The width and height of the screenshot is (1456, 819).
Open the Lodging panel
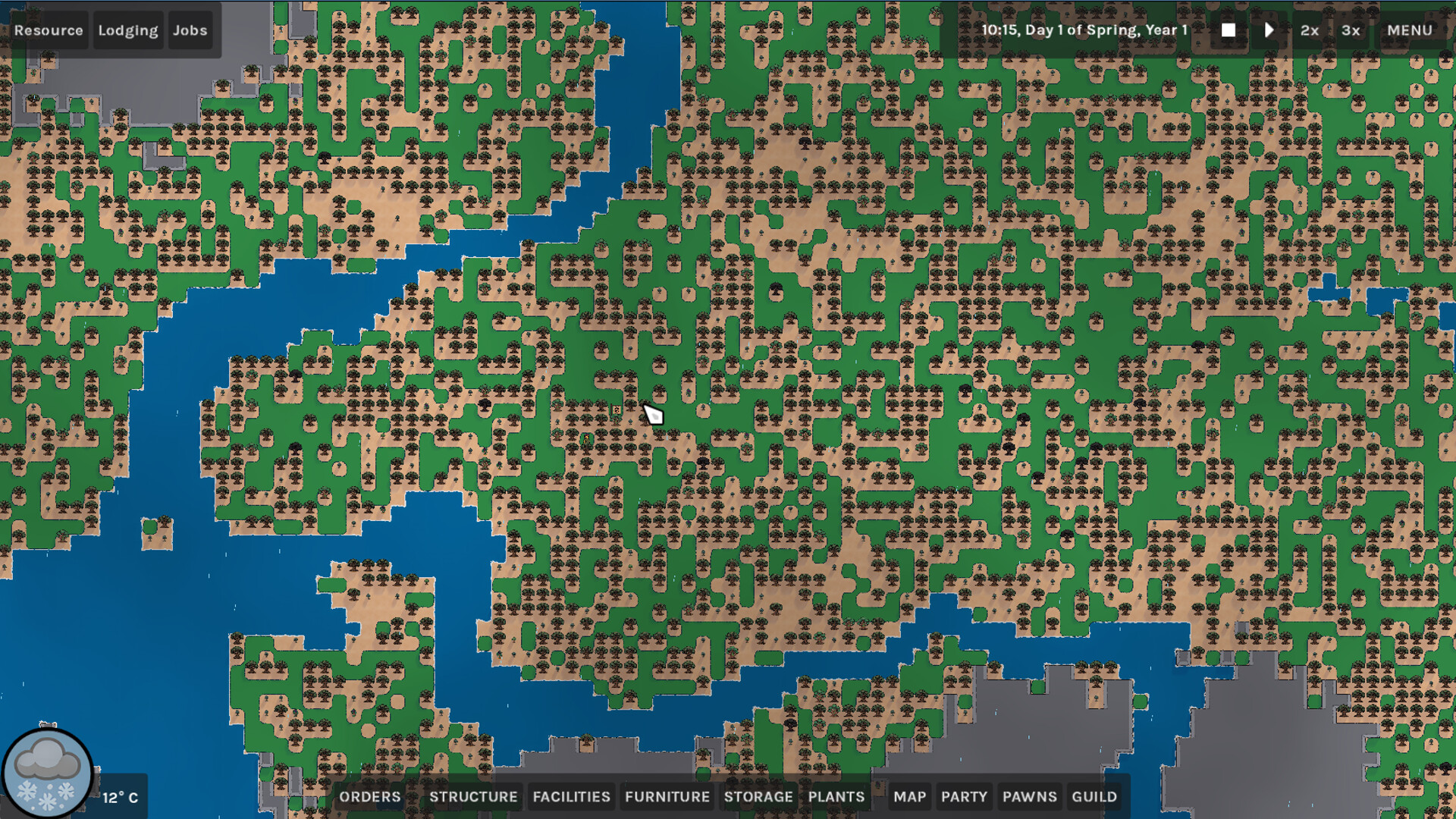(x=127, y=30)
